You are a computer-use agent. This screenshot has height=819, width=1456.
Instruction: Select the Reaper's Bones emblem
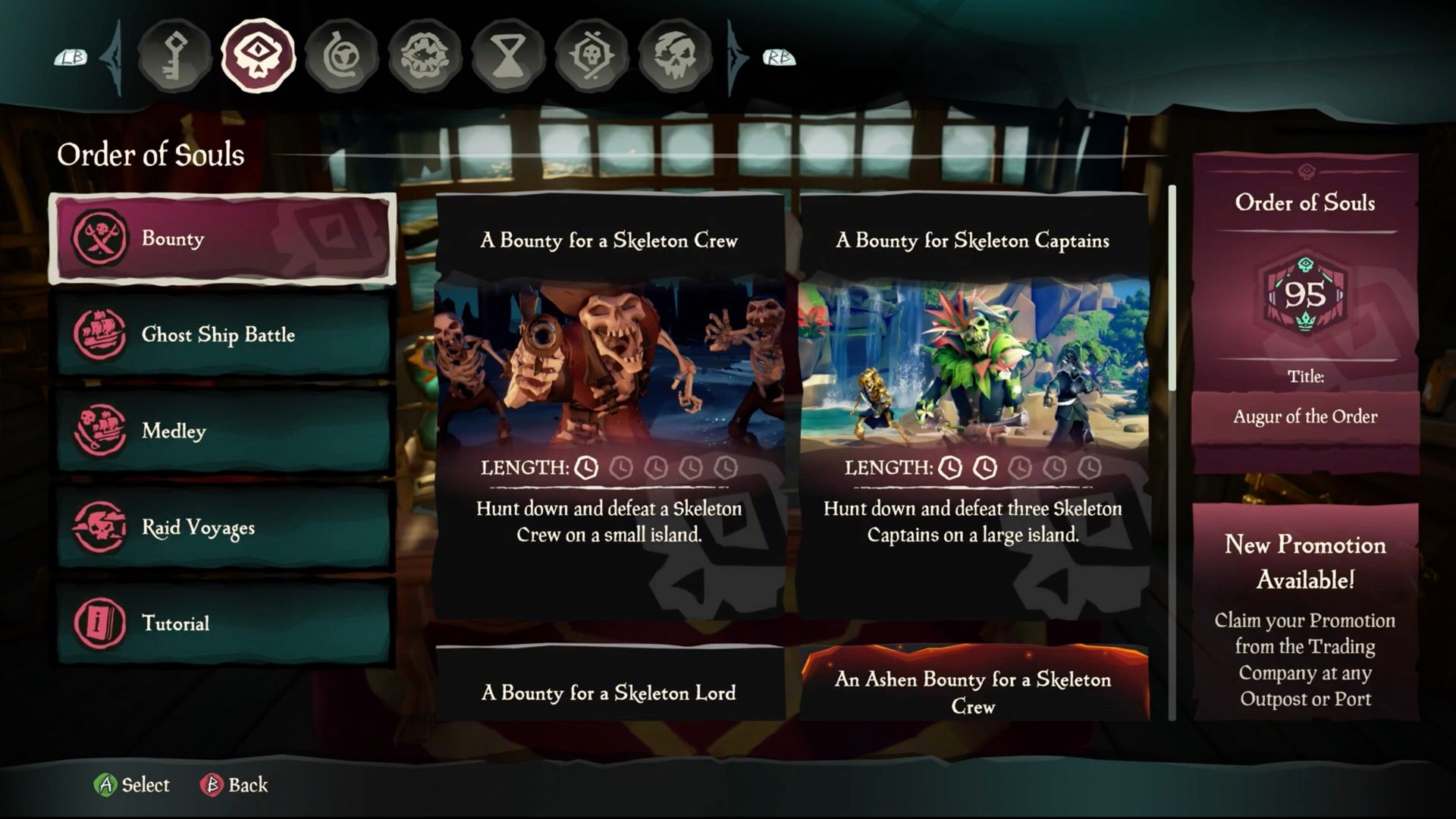point(591,55)
